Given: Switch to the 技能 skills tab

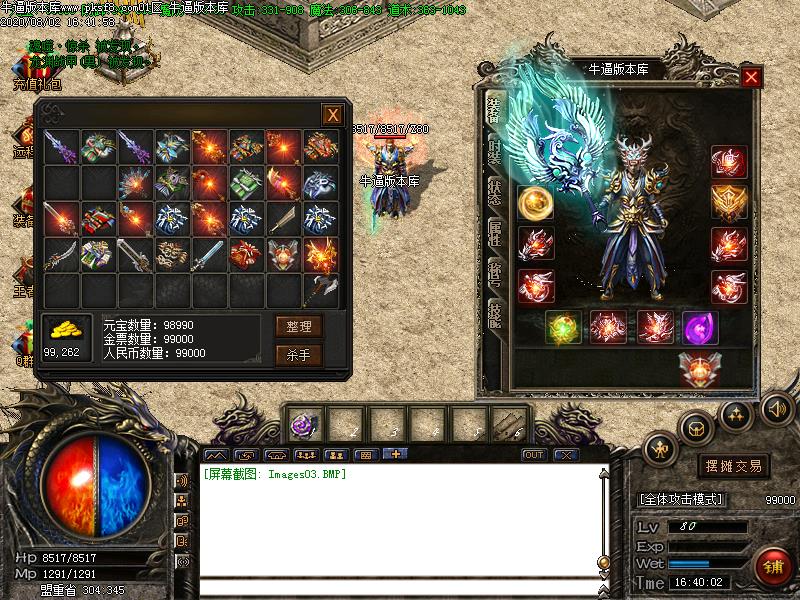Looking at the screenshot, I should (x=495, y=316).
